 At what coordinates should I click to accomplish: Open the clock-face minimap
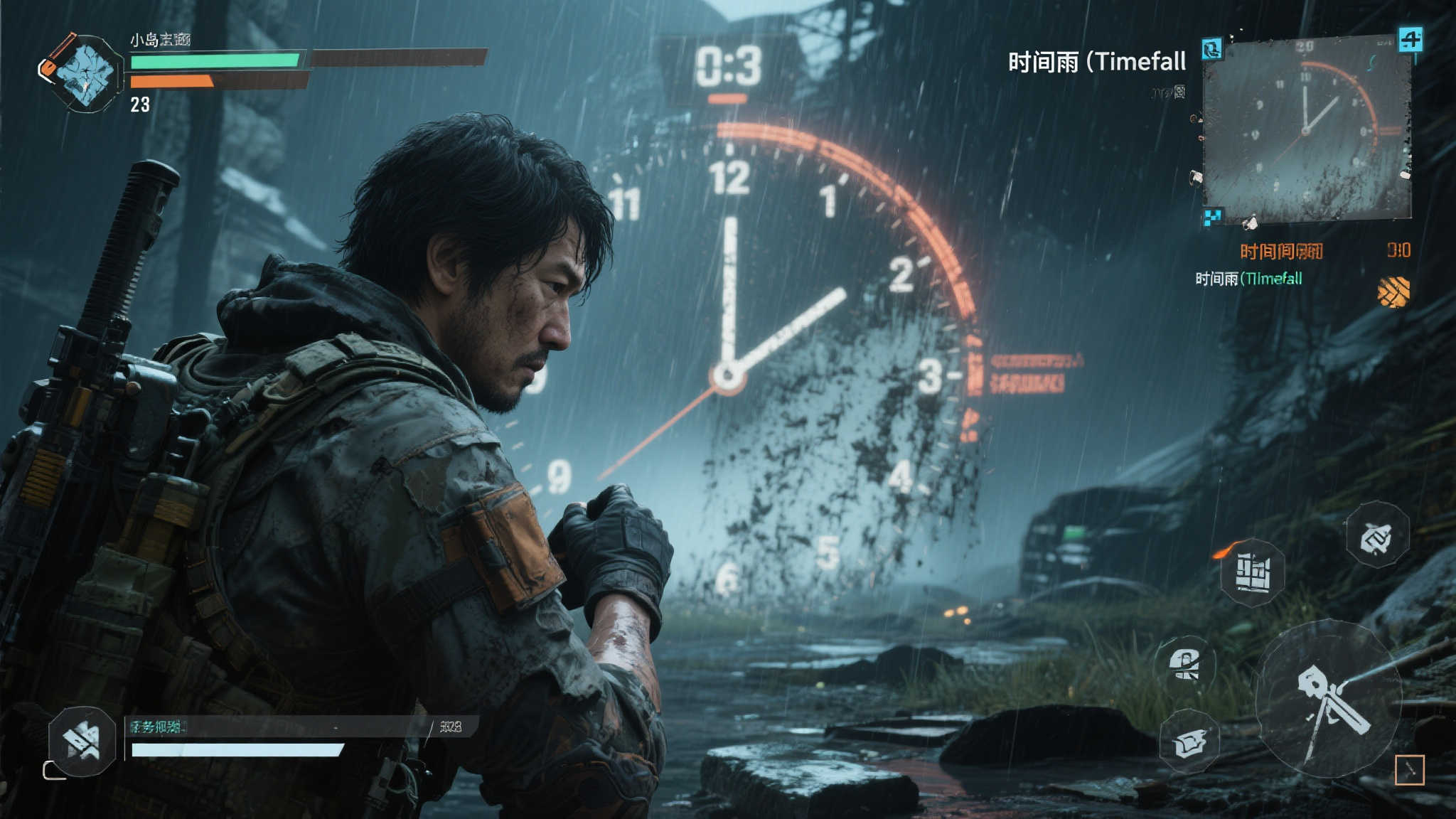click(1307, 130)
